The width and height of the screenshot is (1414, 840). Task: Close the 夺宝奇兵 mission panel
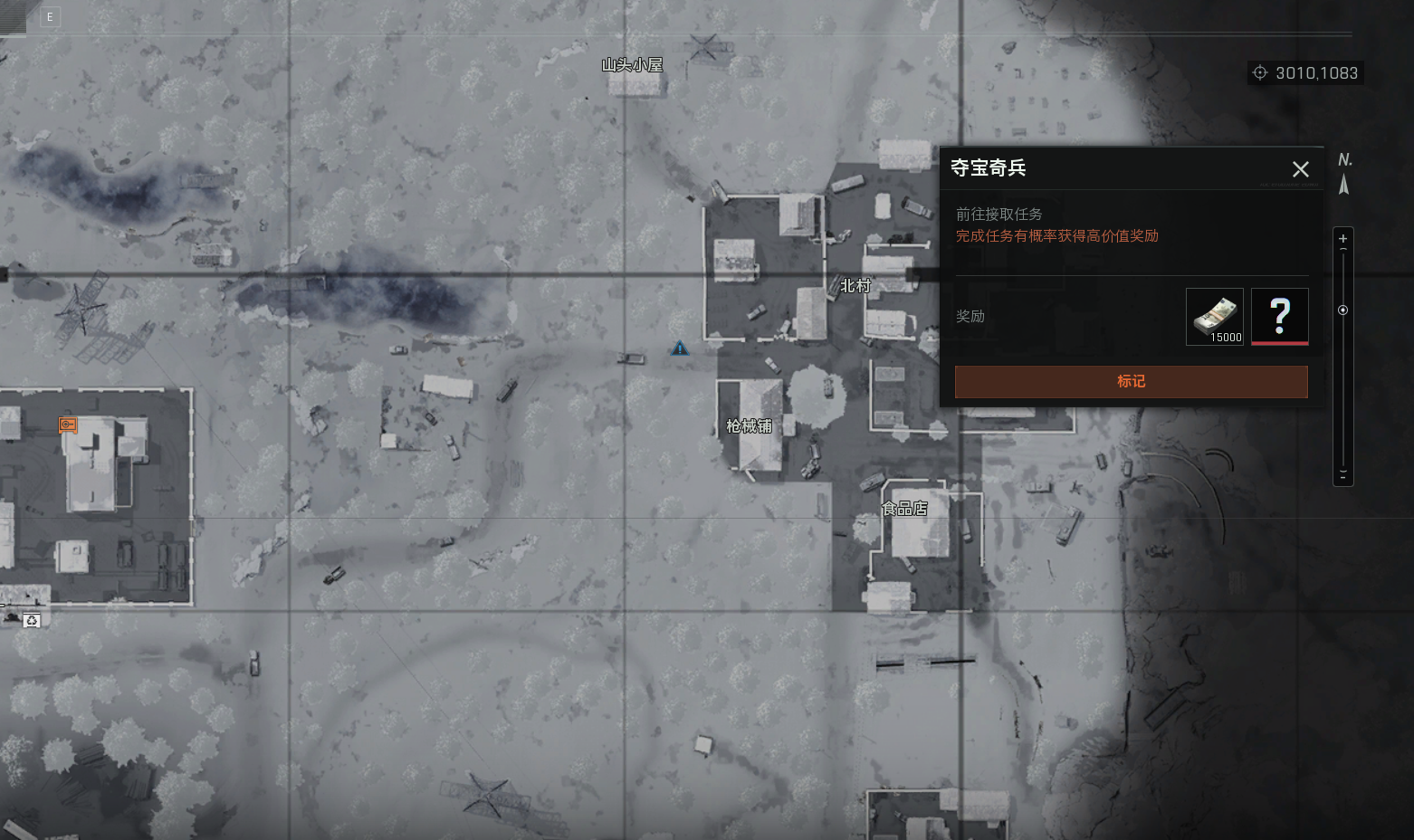pyautogui.click(x=1300, y=169)
